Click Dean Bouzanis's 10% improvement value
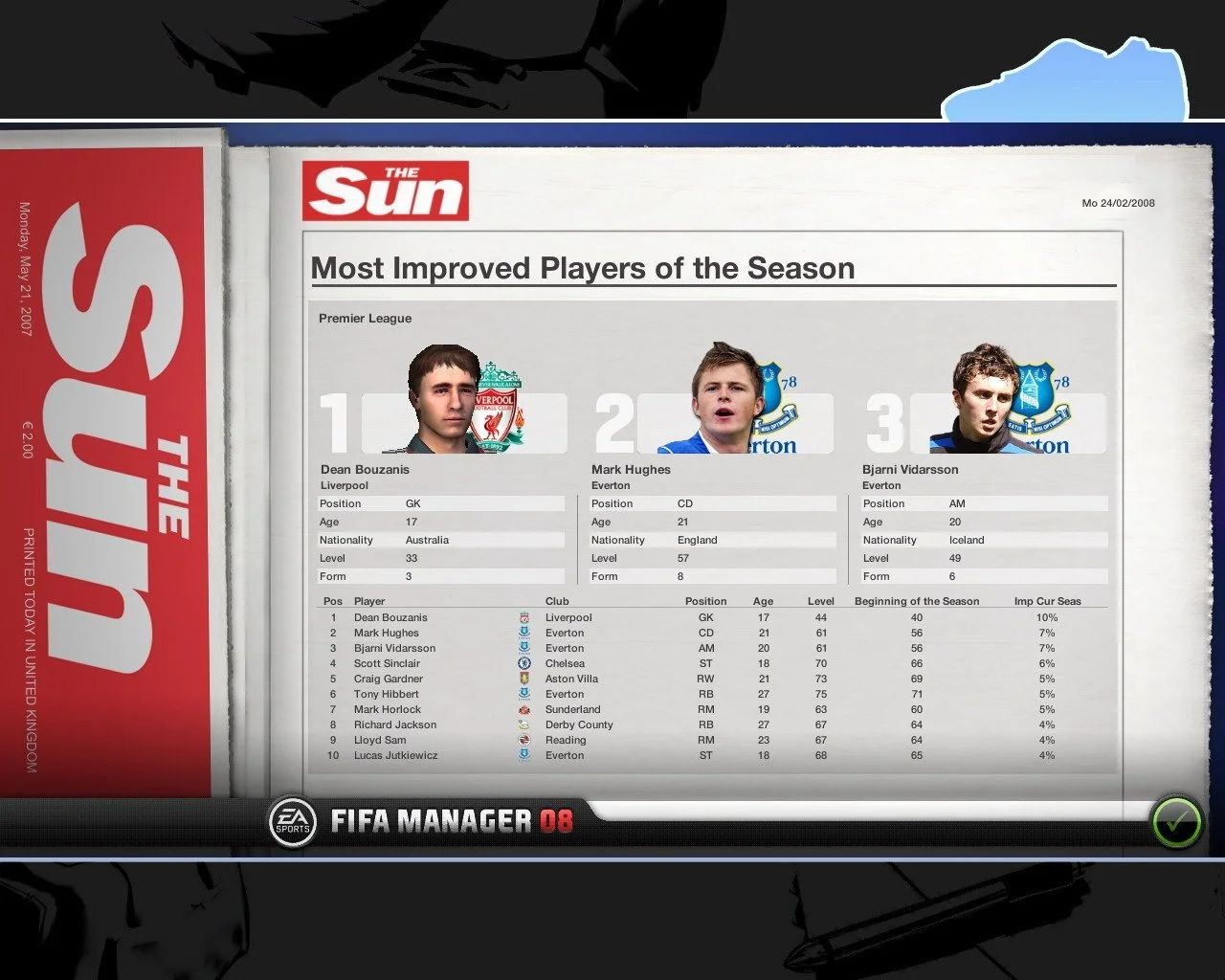The image size is (1225, 980). pos(1047,617)
